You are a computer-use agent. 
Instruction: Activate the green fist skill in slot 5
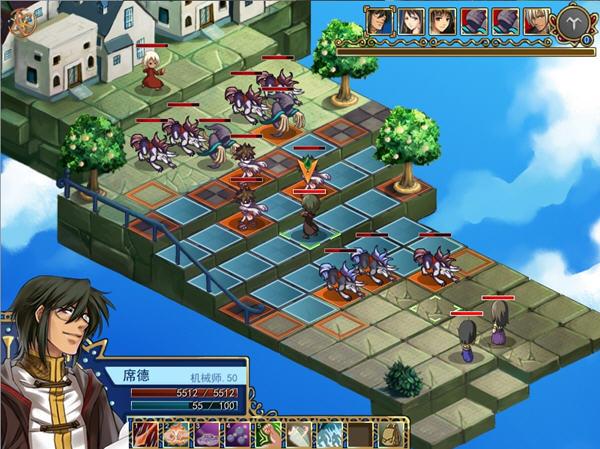click(x=270, y=434)
